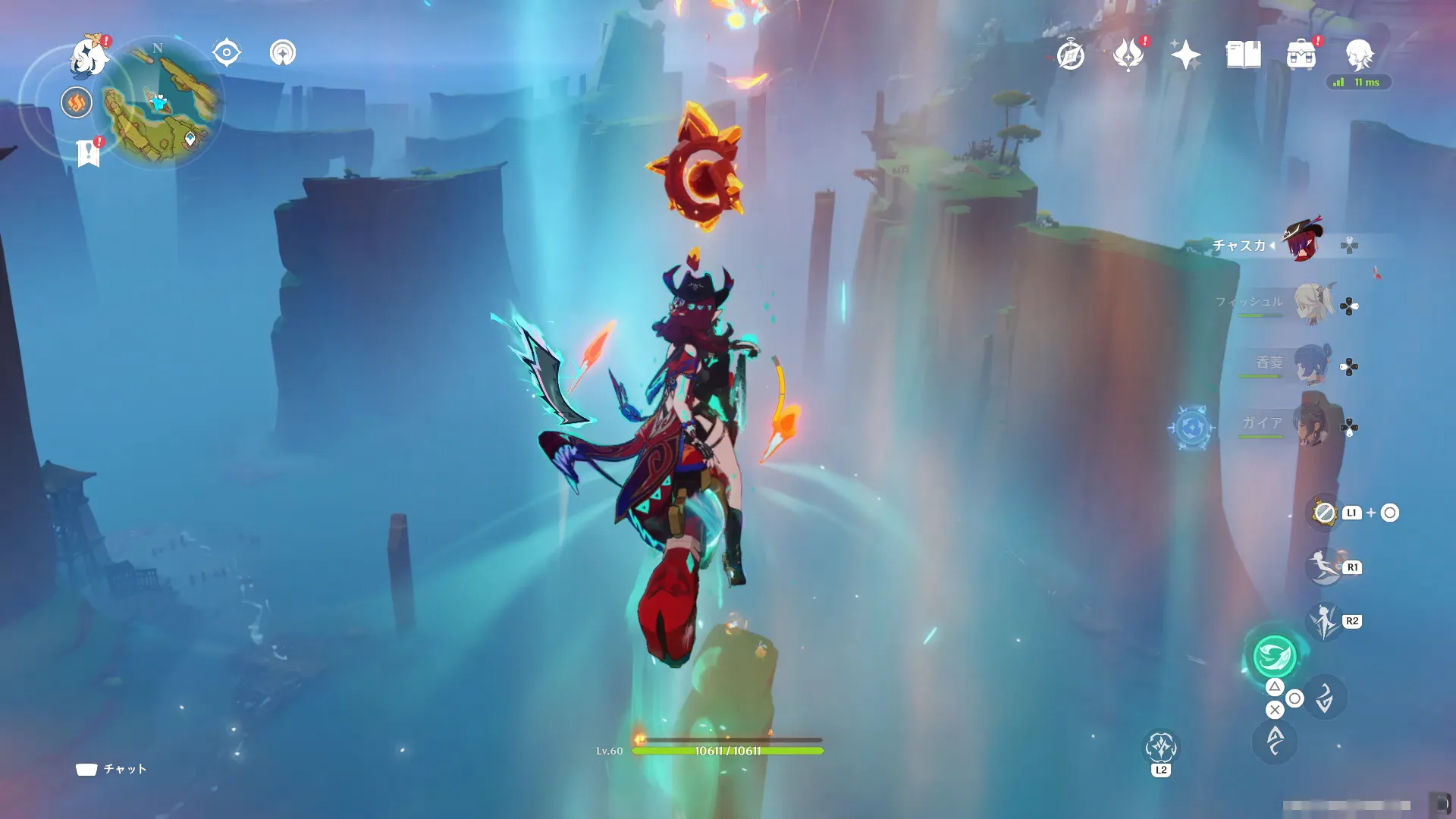1456x819 pixels.
Task: Toggle the elemental sight eye icon
Action: click(227, 53)
